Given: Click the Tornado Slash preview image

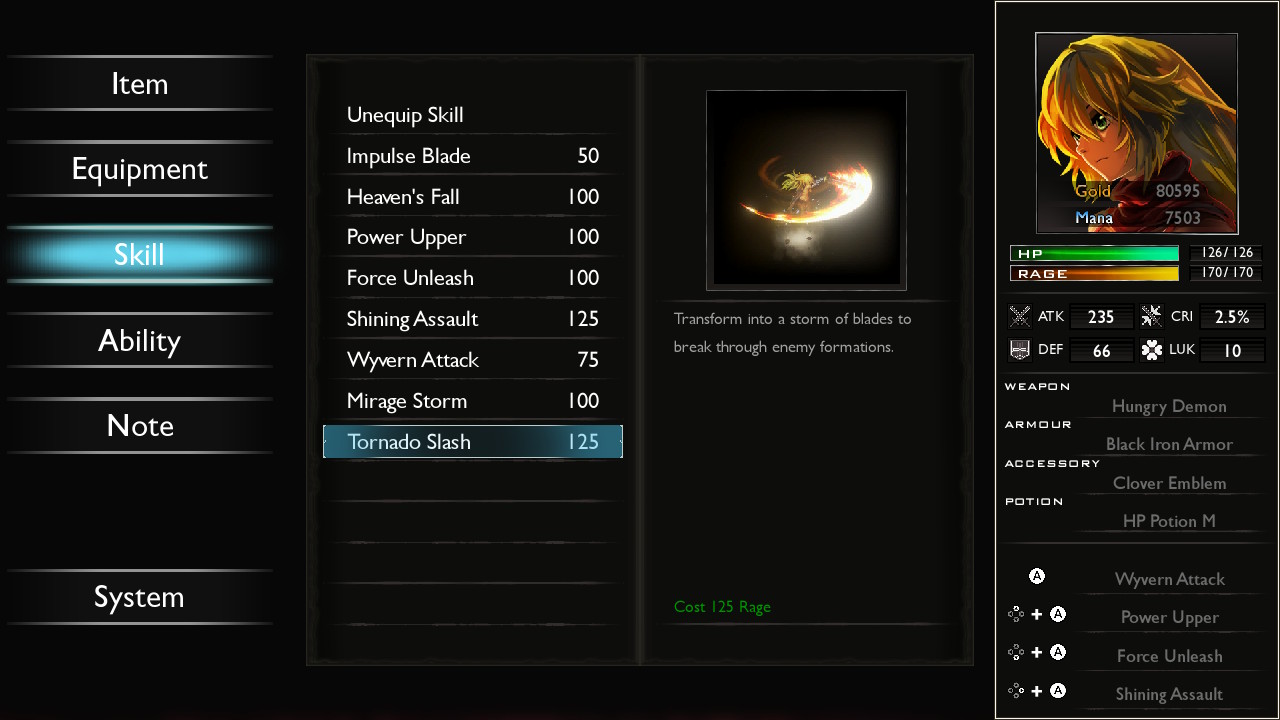Looking at the screenshot, I should [x=806, y=190].
